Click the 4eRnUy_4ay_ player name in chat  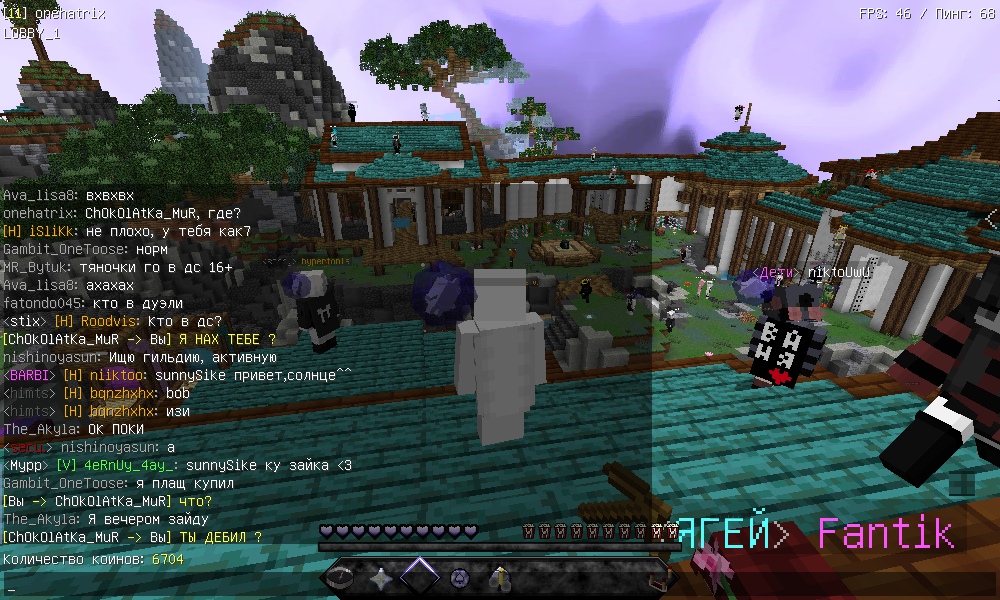coord(117,465)
